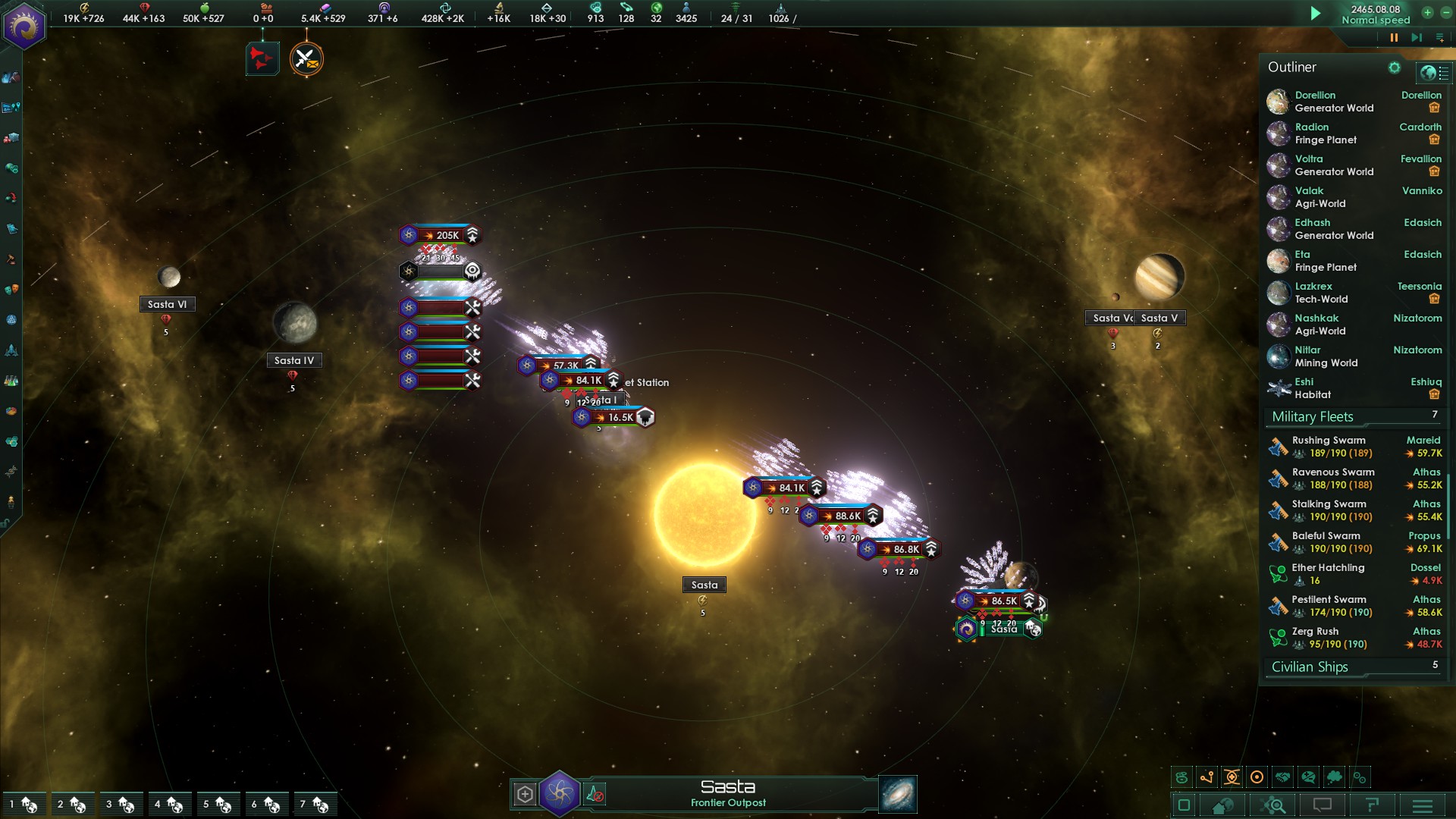Pause the game with the pause button
The image size is (1456, 819).
(1394, 37)
